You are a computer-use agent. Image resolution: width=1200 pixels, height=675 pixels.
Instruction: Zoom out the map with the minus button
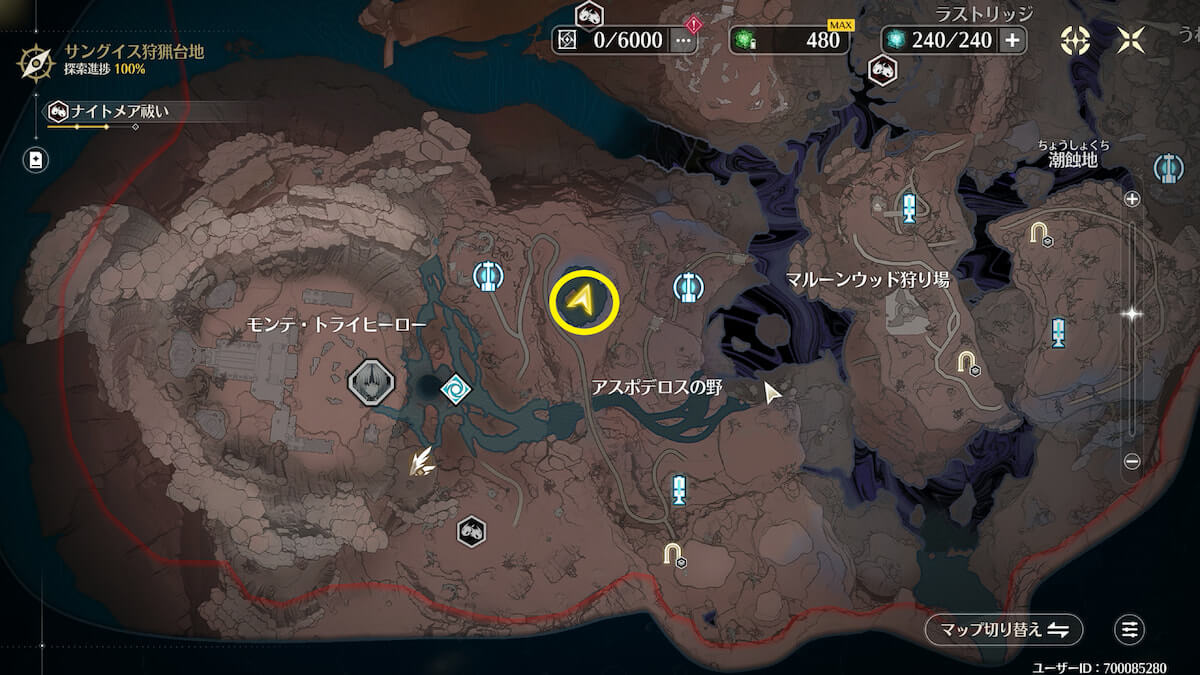(x=1132, y=461)
